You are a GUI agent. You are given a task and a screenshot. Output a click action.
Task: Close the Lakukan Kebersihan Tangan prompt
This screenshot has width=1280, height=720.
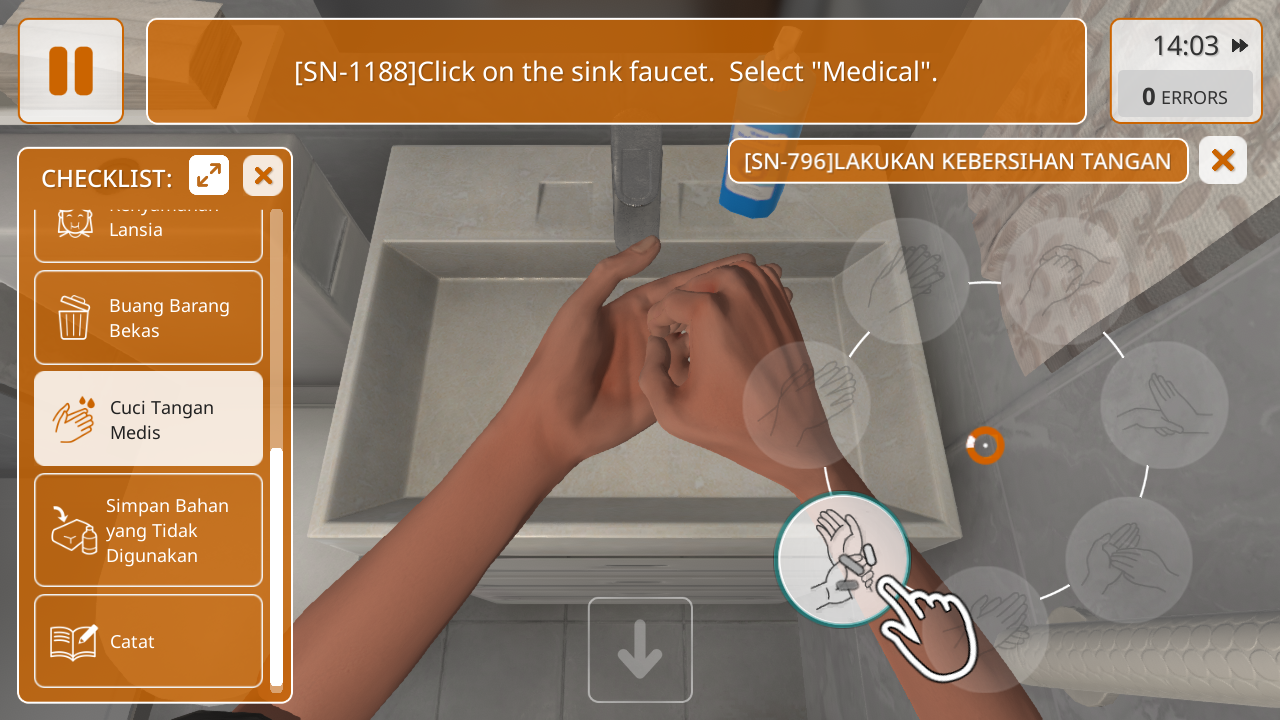coord(1222,160)
